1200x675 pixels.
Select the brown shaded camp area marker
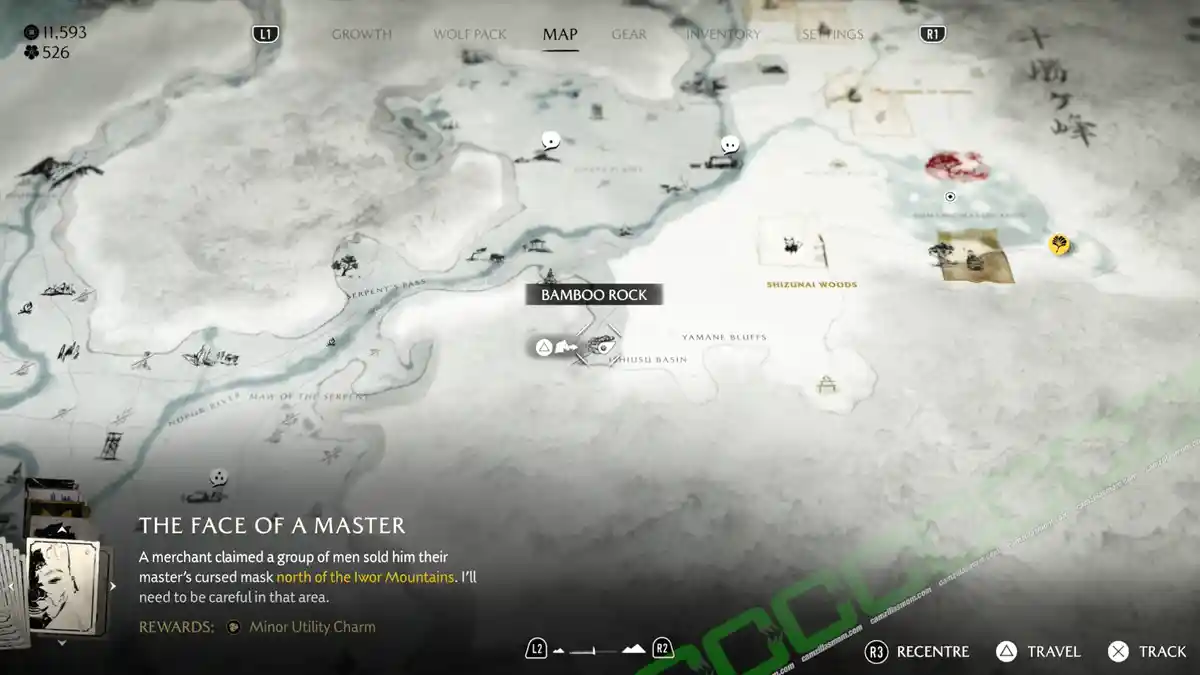tap(974, 254)
